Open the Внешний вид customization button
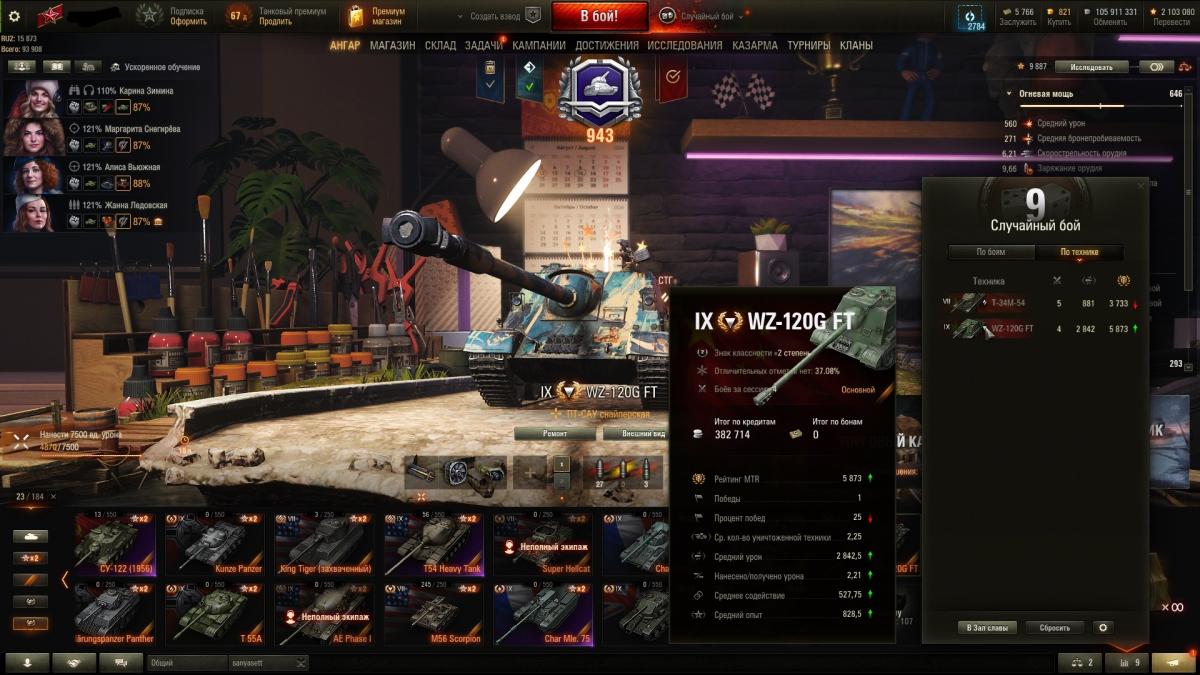The height and width of the screenshot is (675, 1200). (x=640, y=434)
